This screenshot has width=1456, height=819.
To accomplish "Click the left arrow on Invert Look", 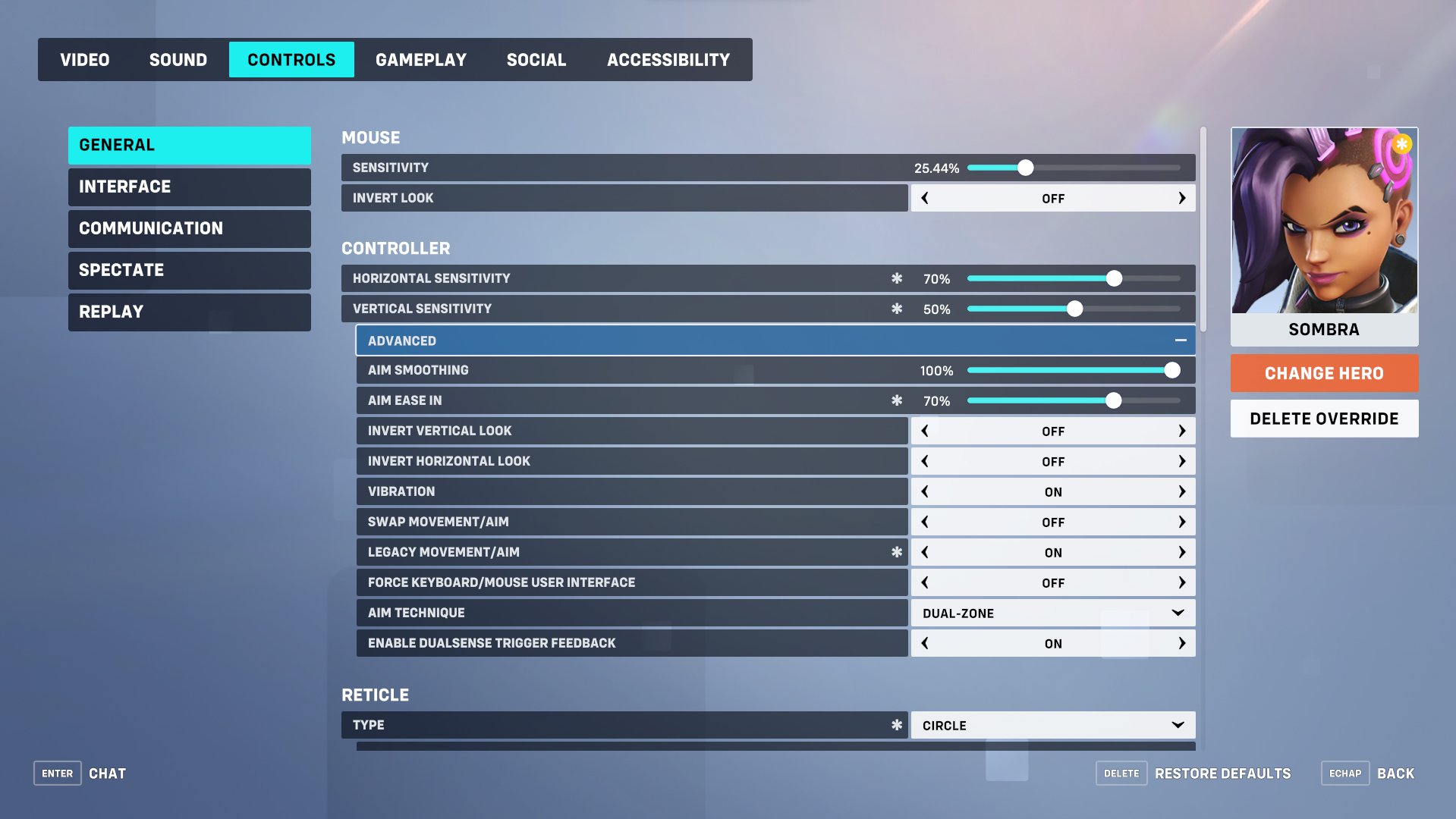I will pyautogui.click(x=925, y=198).
